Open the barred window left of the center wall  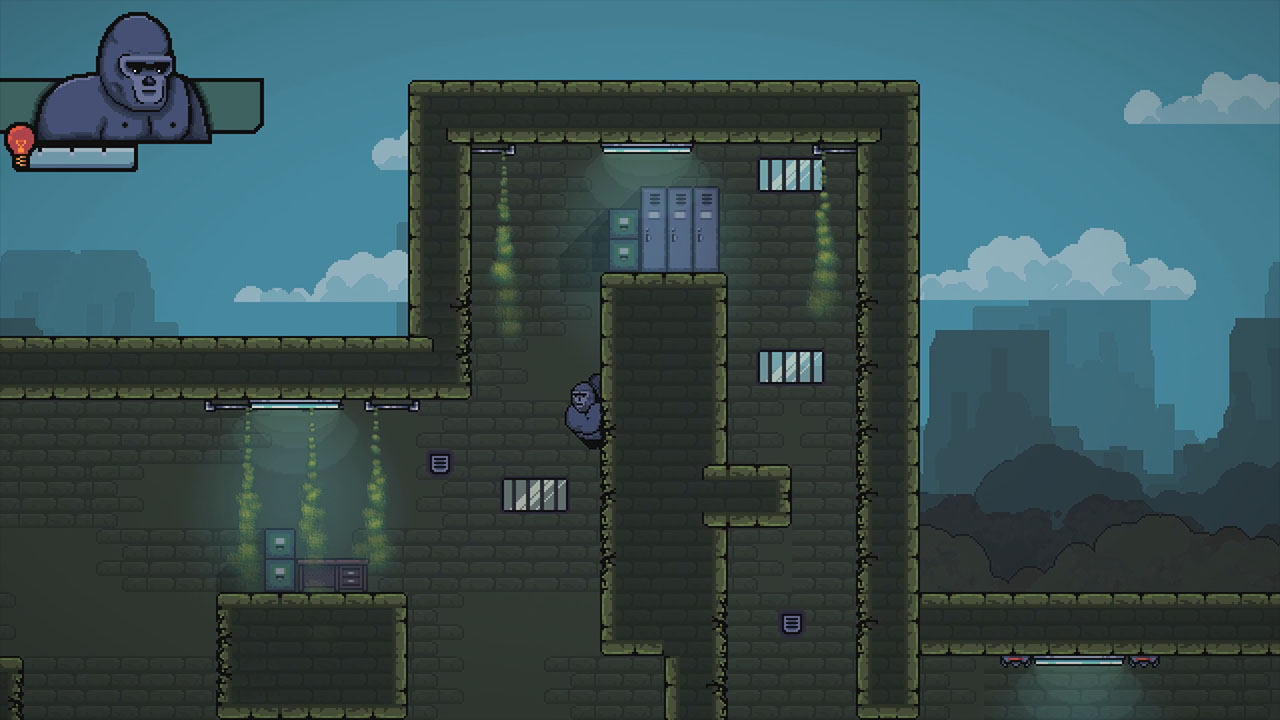pos(533,494)
